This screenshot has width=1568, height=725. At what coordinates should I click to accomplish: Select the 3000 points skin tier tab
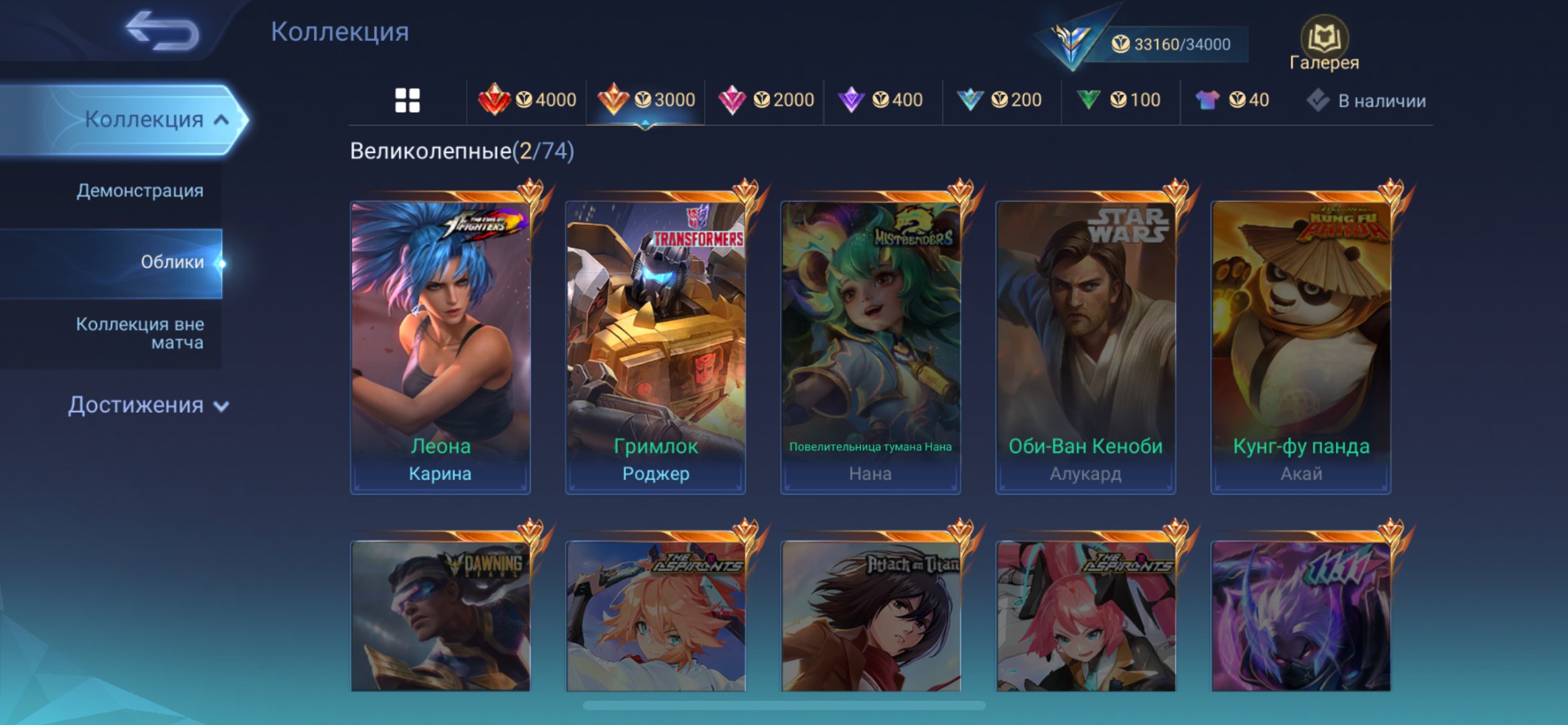pos(646,100)
